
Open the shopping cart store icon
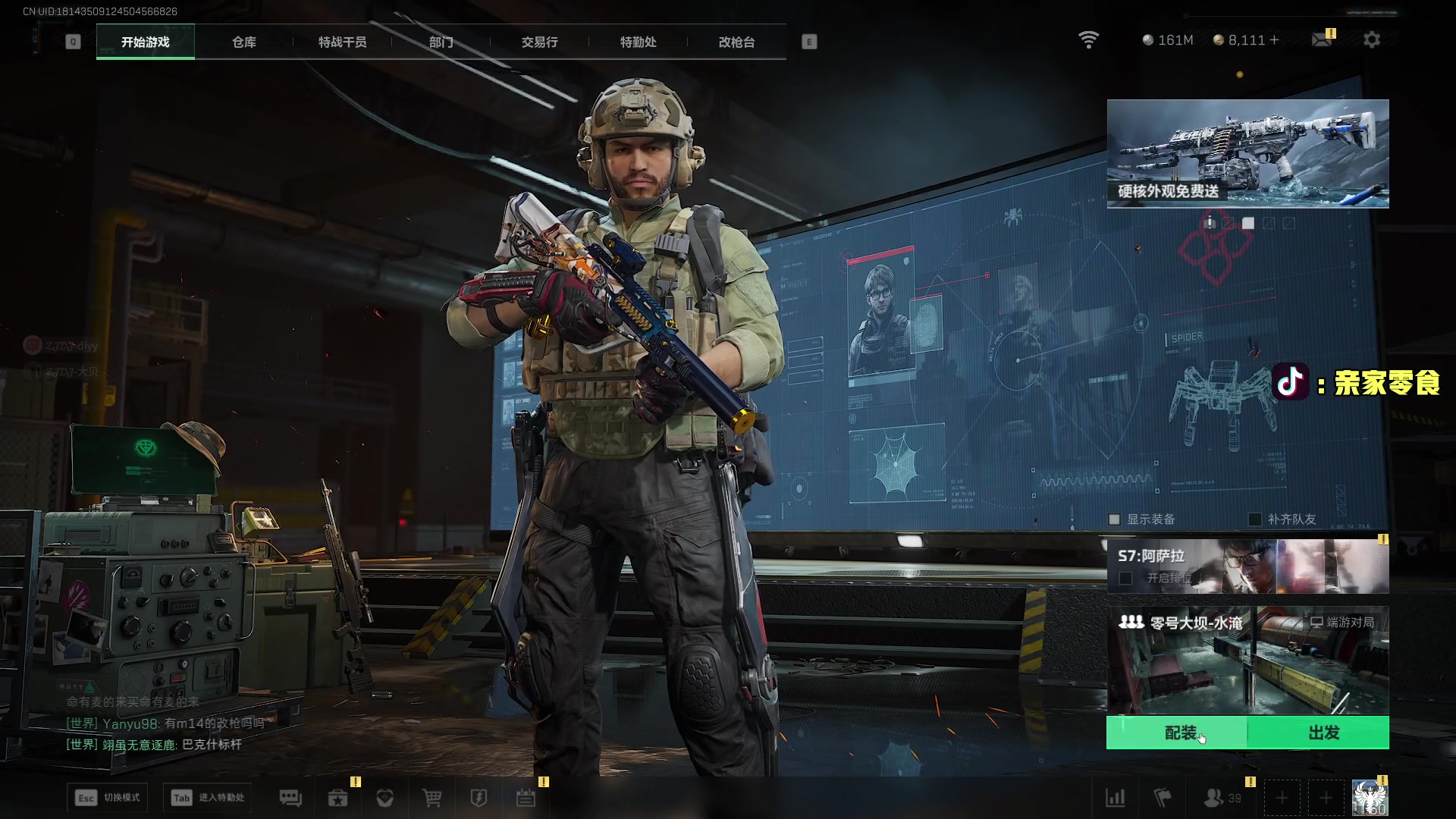(431, 798)
